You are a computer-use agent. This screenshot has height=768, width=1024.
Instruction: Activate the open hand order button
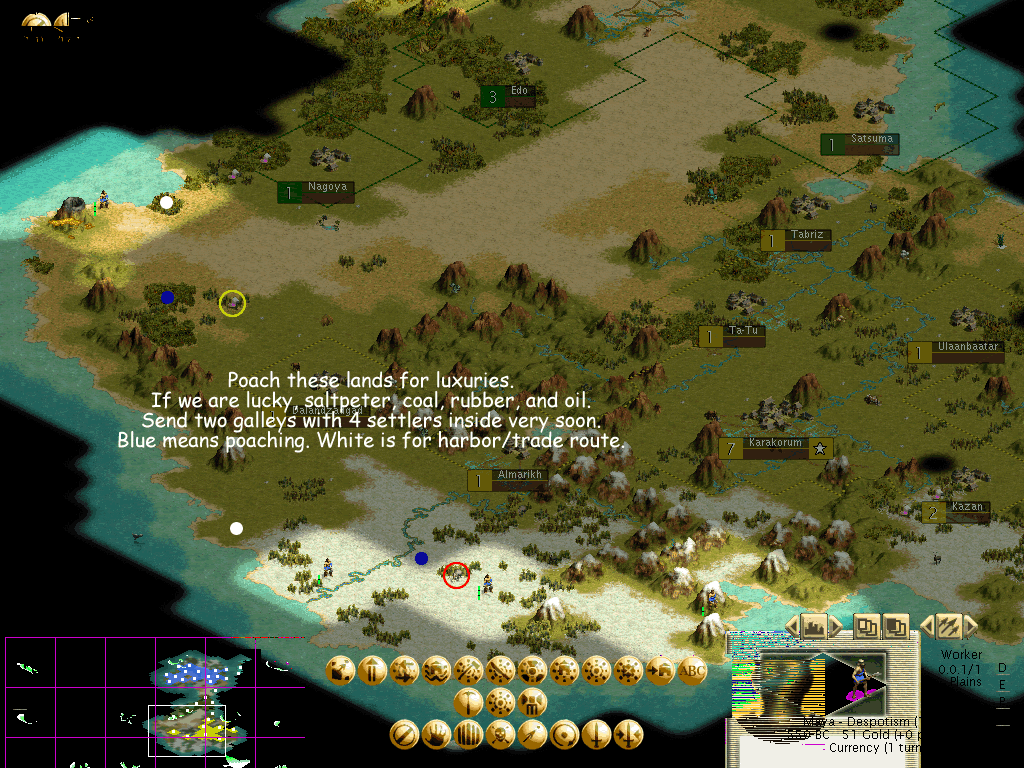[436, 735]
